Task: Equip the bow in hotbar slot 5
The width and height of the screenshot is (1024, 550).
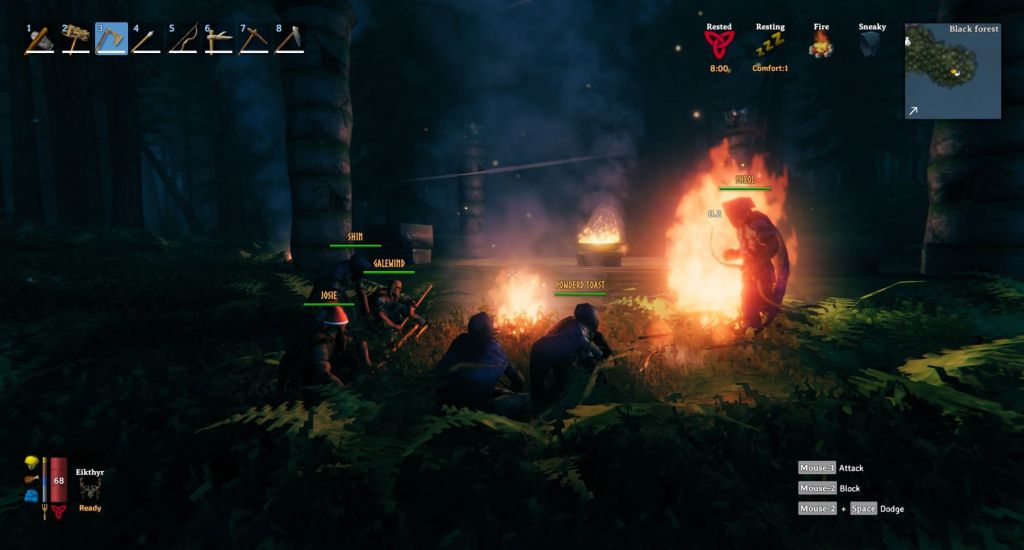Action: tap(182, 39)
